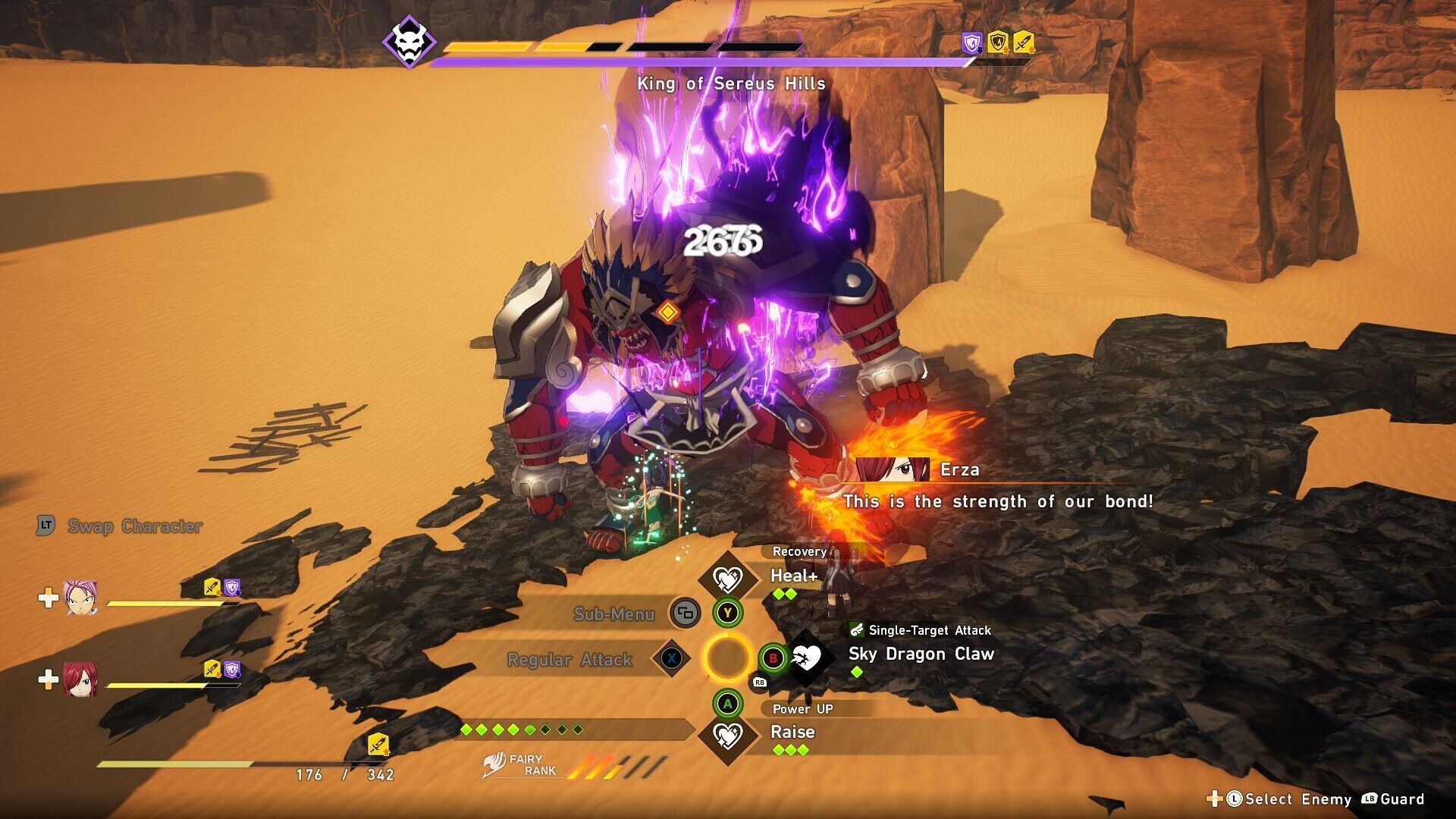Select Erza's party portrait
Viewport: 1456px width, 819px height.
(x=79, y=679)
